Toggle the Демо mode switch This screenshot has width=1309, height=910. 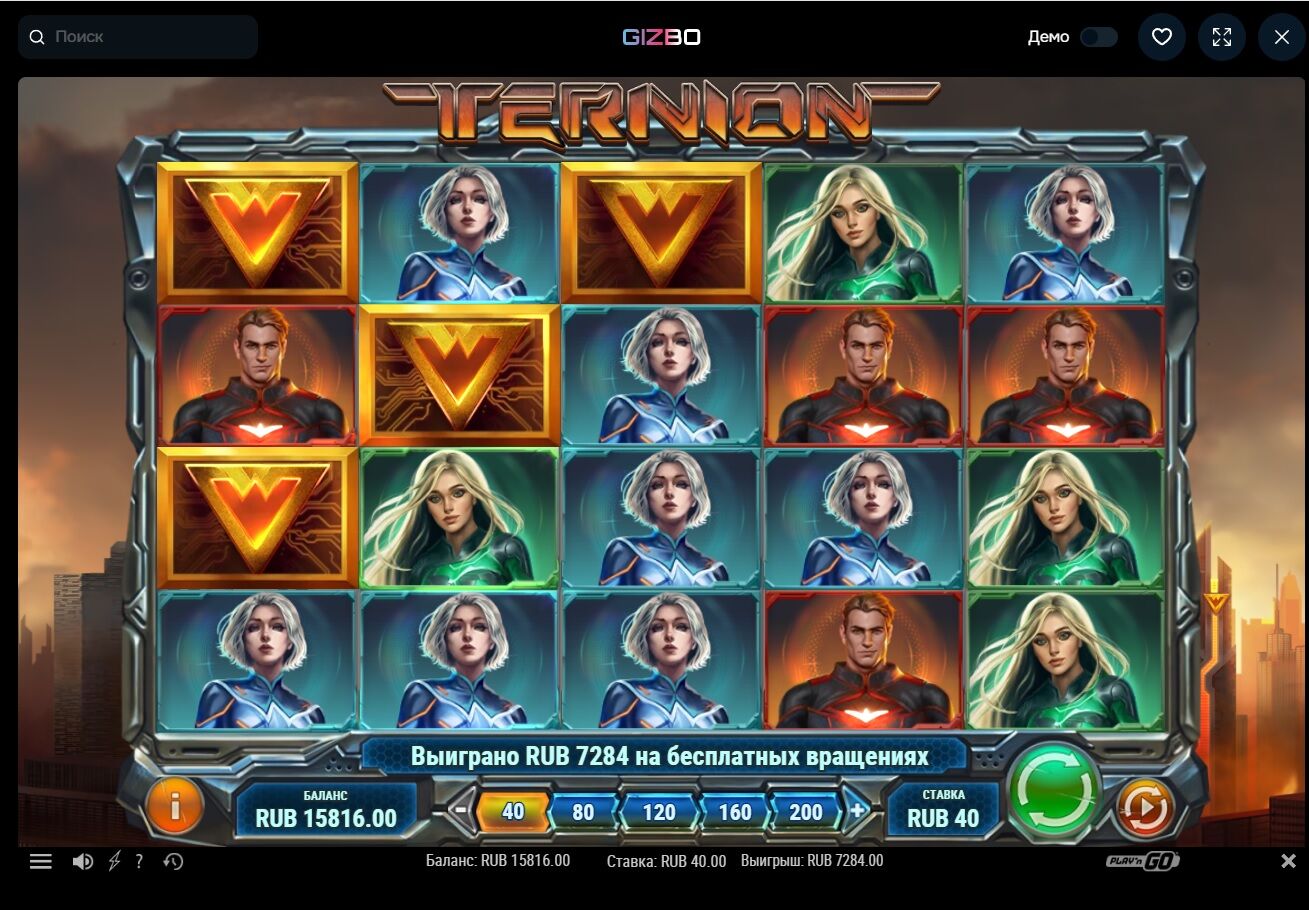coord(1098,37)
